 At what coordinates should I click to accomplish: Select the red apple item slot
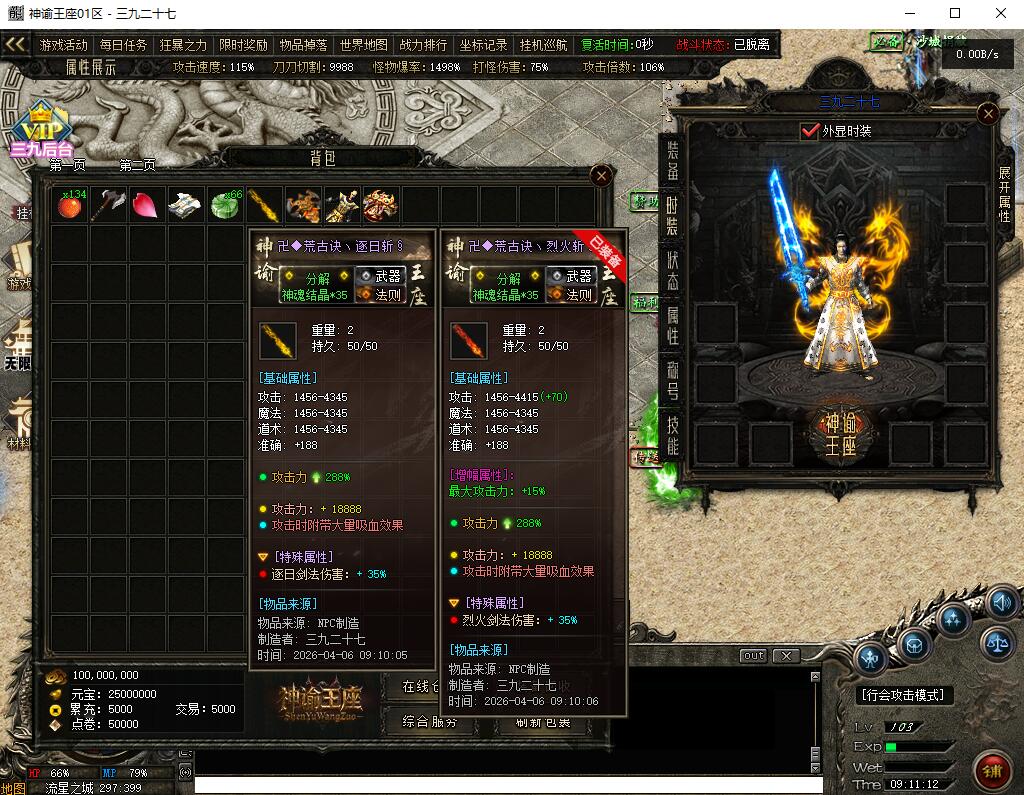click(x=69, y=206)
